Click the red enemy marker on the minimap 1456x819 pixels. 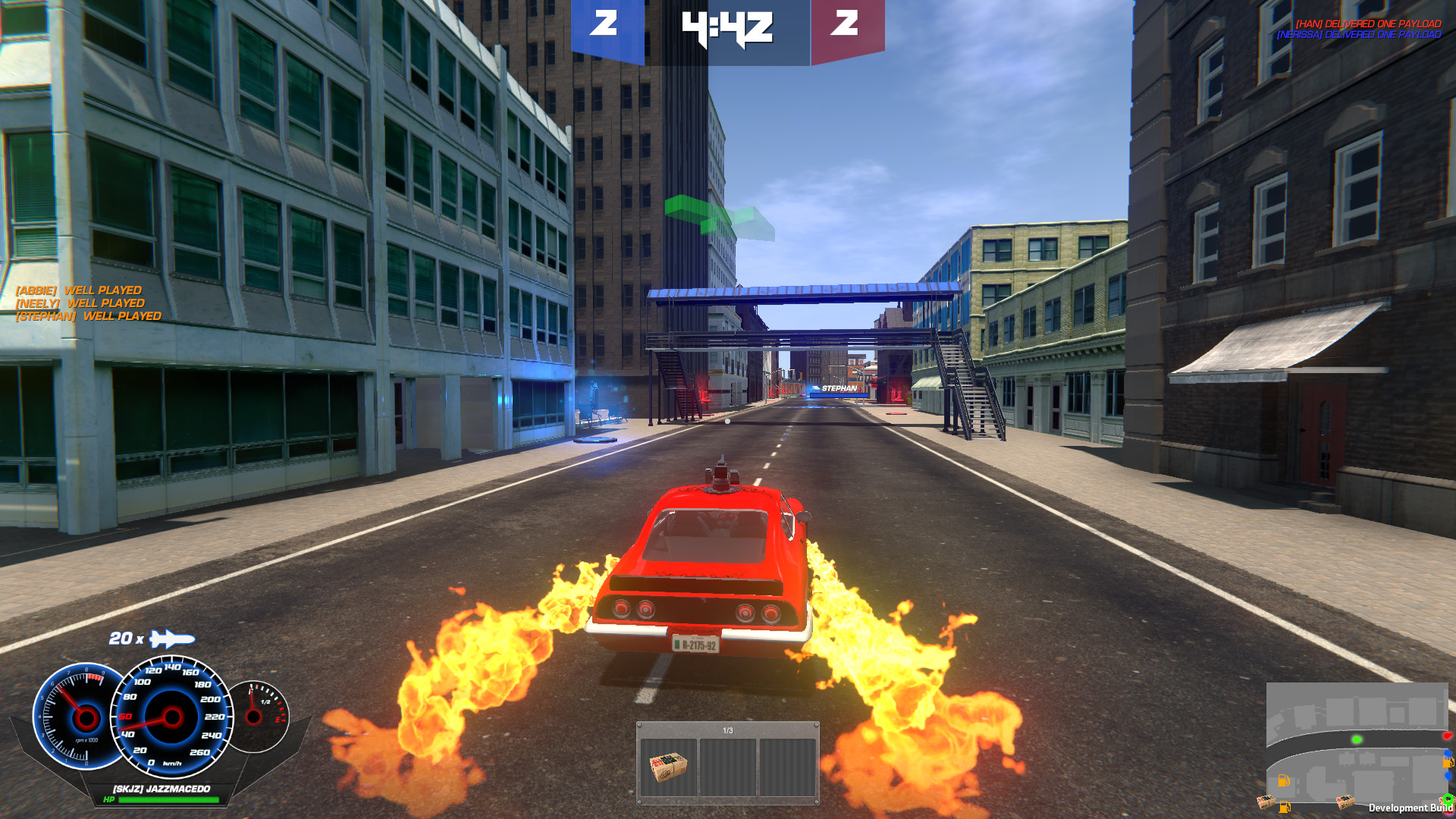1446,736
